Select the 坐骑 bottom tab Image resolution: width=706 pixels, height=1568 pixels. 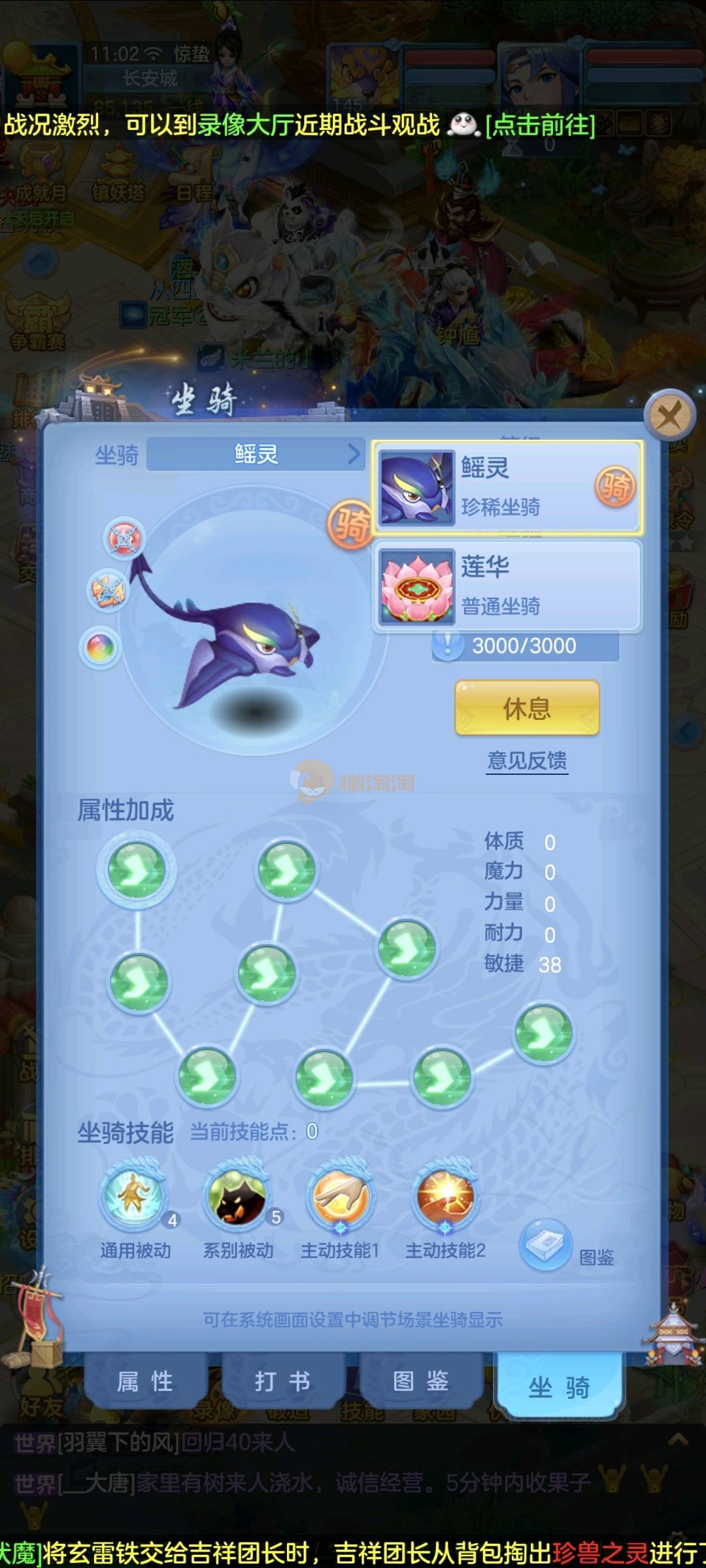point(559,1385)
